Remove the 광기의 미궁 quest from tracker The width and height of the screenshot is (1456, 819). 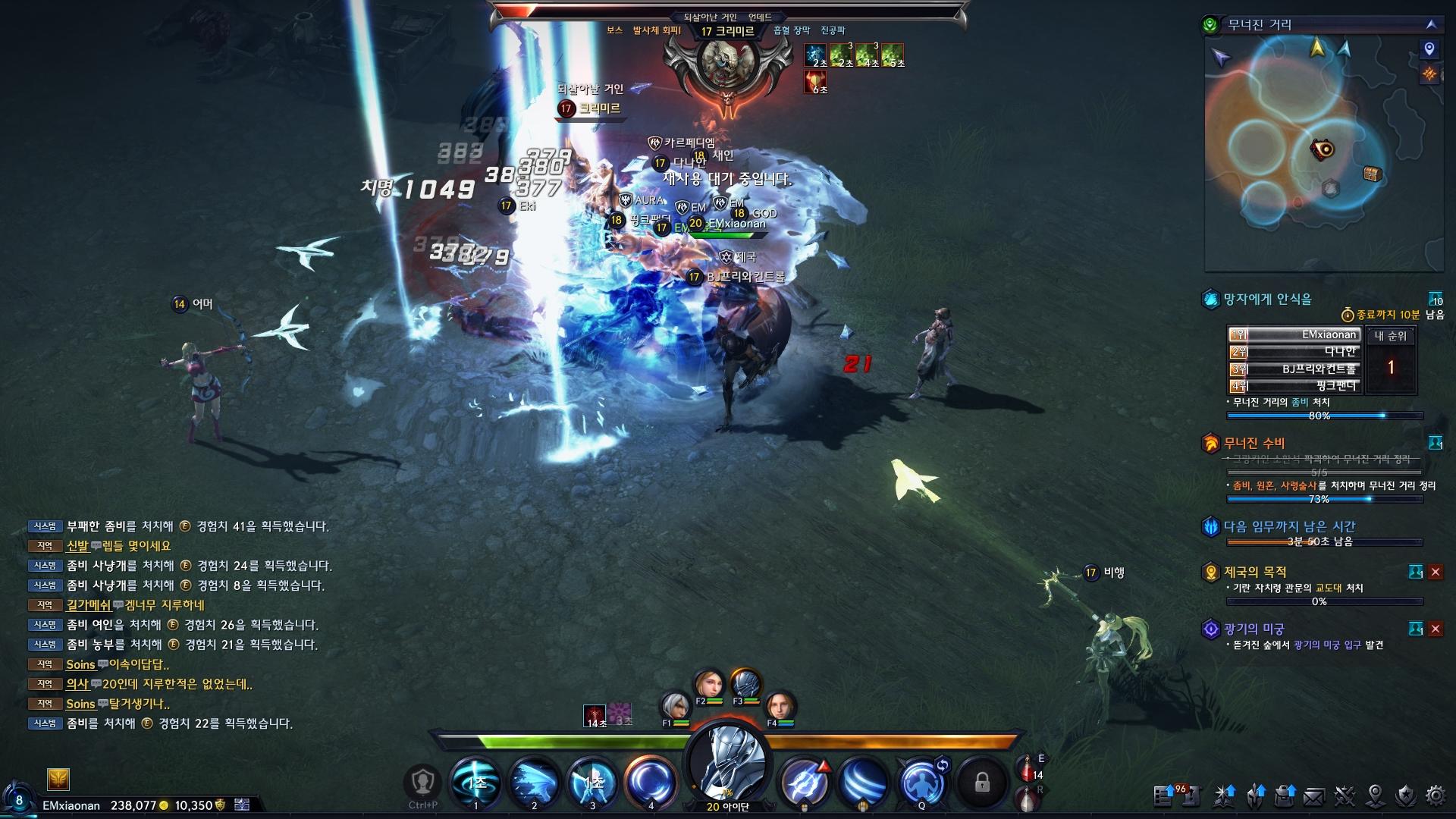[1435, 629]
